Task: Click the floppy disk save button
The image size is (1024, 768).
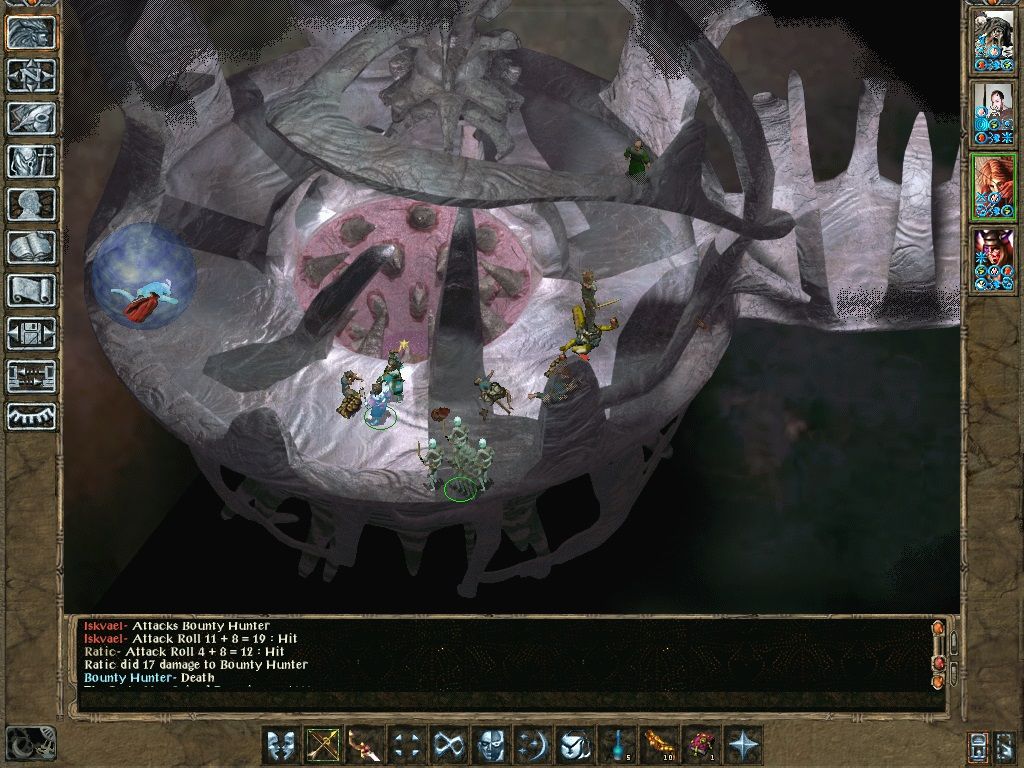Action: (31, 333)
